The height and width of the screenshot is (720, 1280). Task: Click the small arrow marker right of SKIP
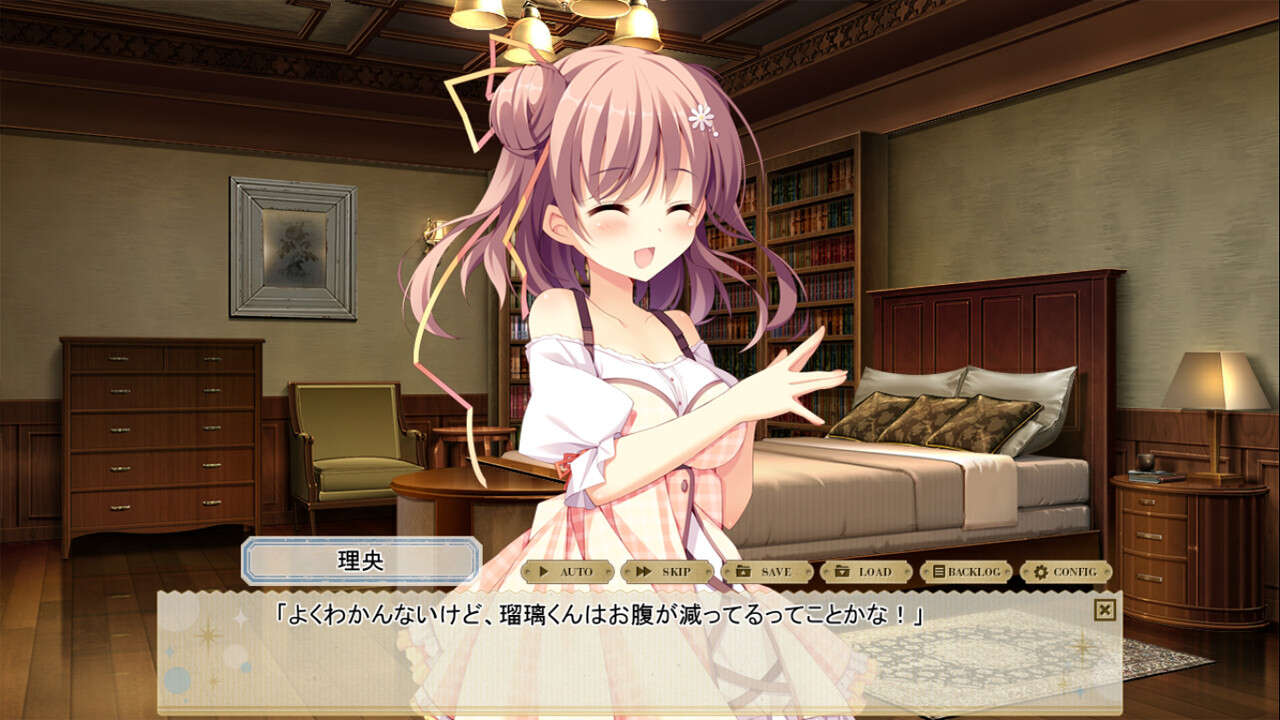pos(710,571)
